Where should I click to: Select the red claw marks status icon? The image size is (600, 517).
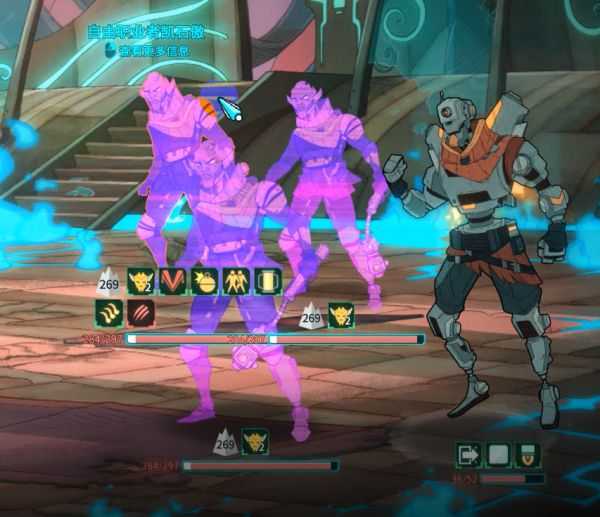[141, 313]
